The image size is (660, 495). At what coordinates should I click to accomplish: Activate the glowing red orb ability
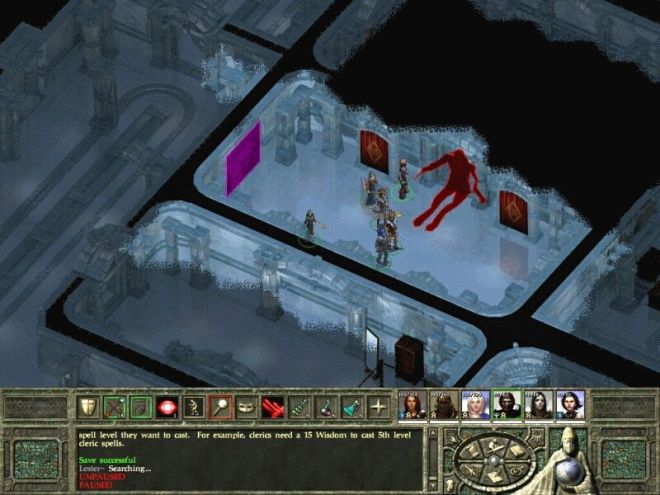(168, 407)
